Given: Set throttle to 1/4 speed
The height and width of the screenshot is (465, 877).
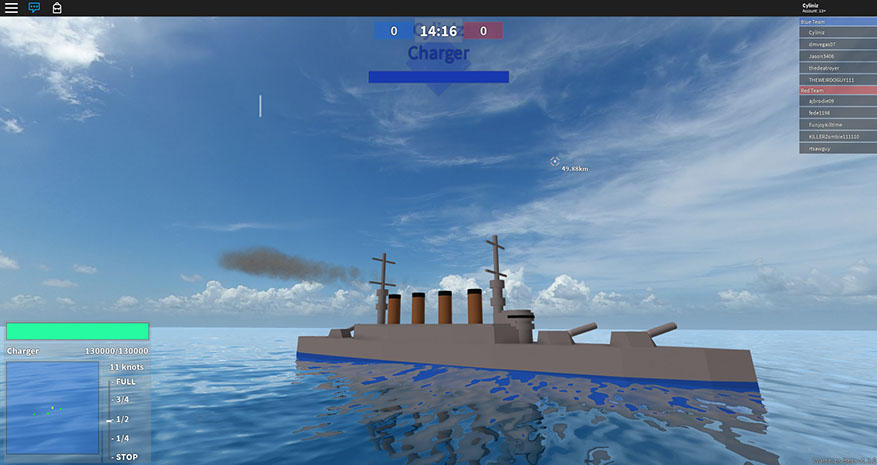Looking at the screenshot, I should [x=122, y=438].
